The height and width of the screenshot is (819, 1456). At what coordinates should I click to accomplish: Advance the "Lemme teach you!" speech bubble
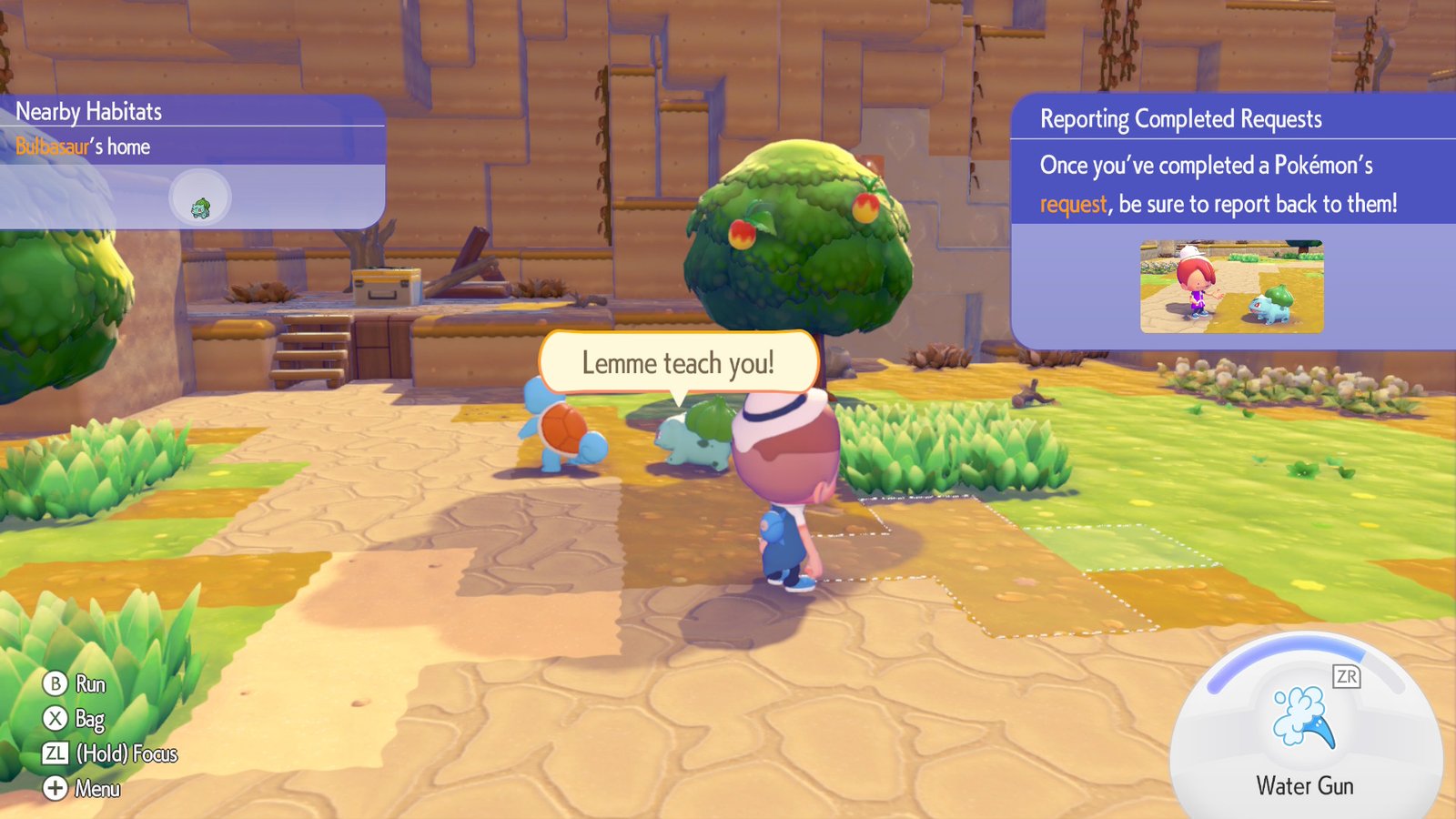[678, 363]
